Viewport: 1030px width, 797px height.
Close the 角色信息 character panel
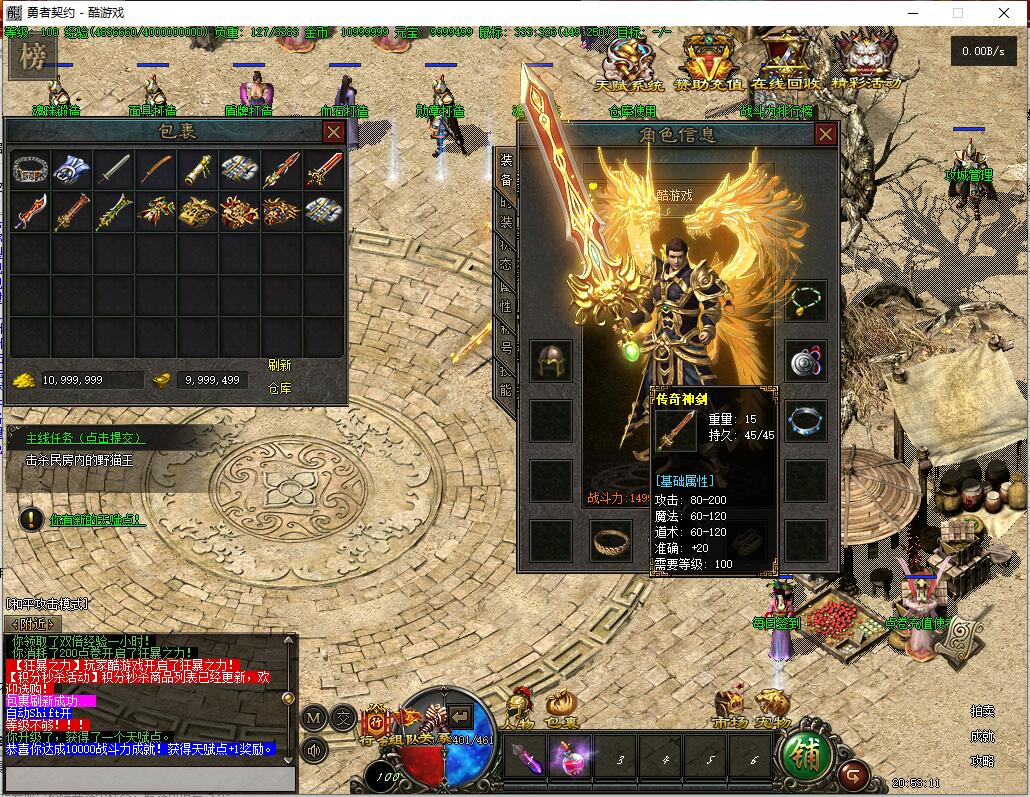826,134
